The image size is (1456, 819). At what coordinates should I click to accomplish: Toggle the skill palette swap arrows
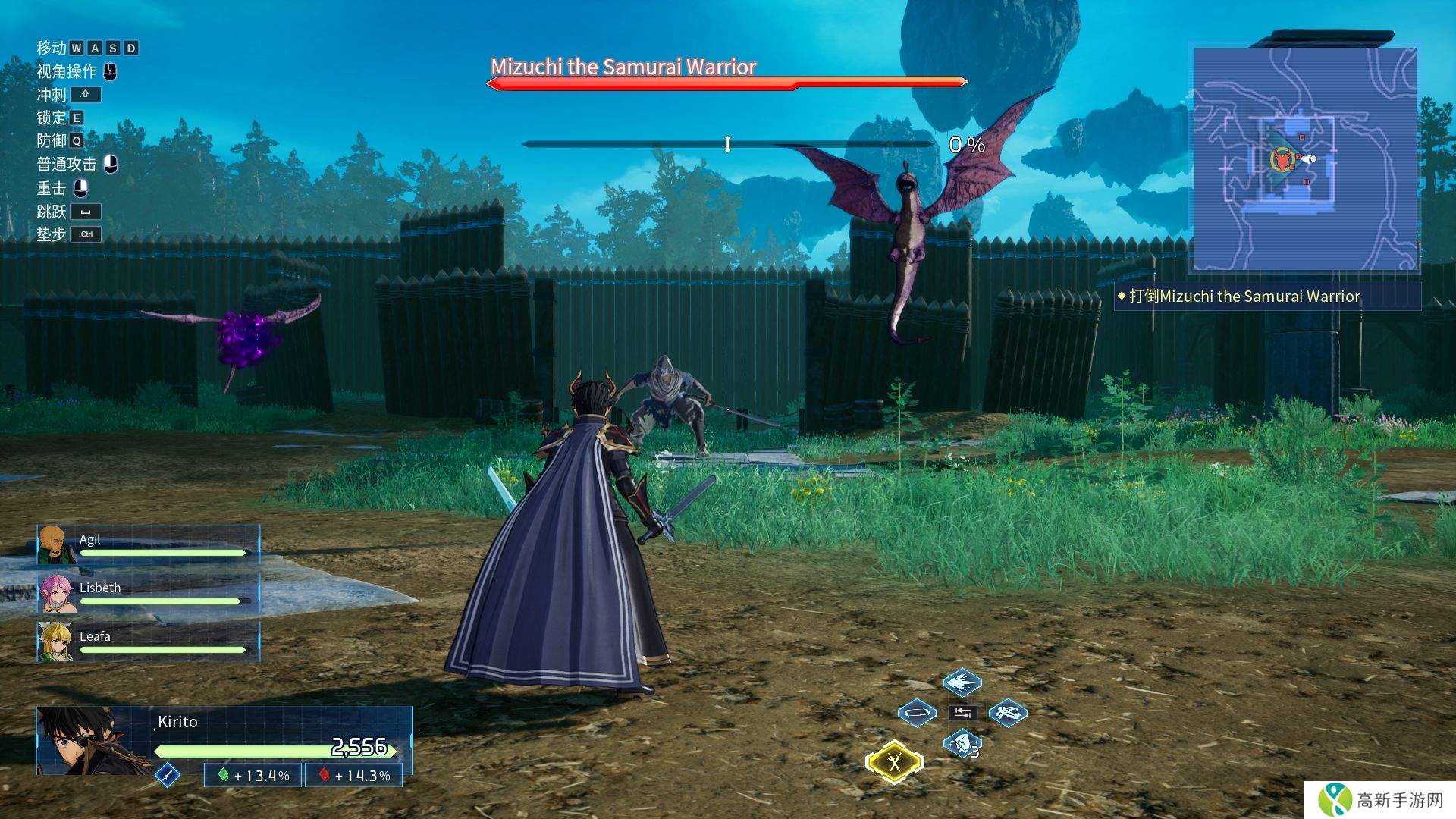pos(962,713)
